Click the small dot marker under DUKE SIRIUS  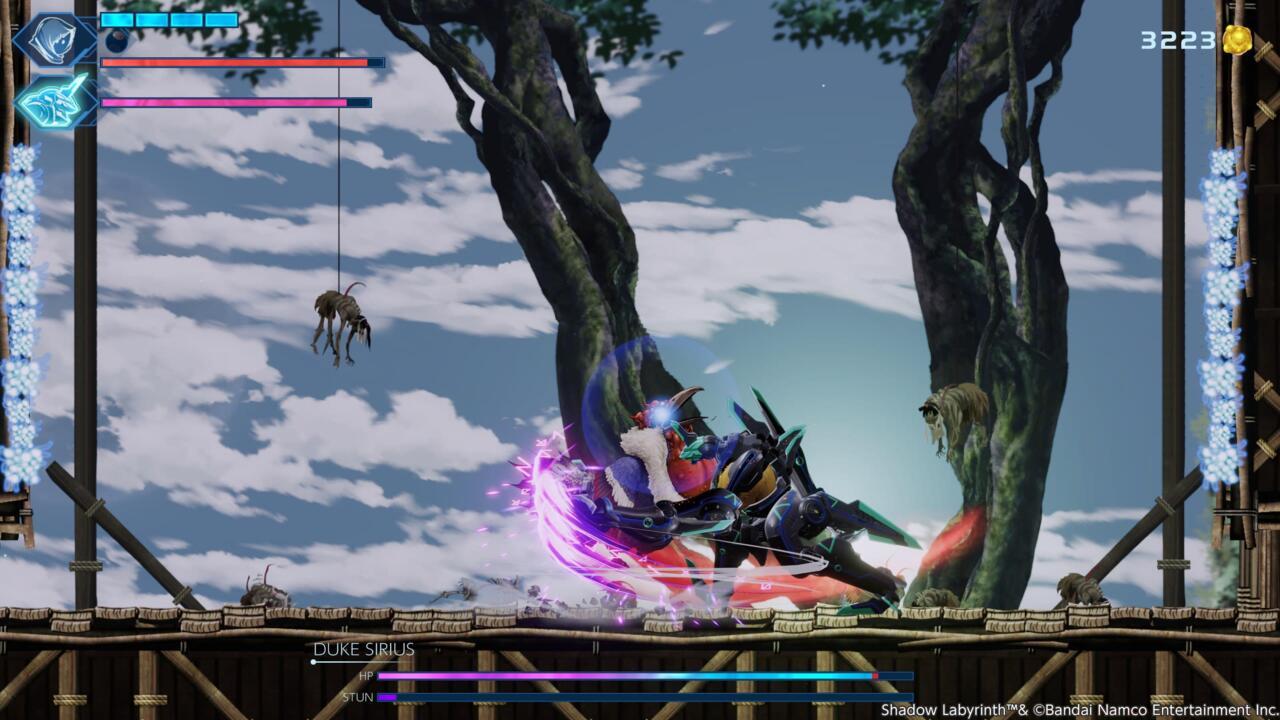[313, 662]
